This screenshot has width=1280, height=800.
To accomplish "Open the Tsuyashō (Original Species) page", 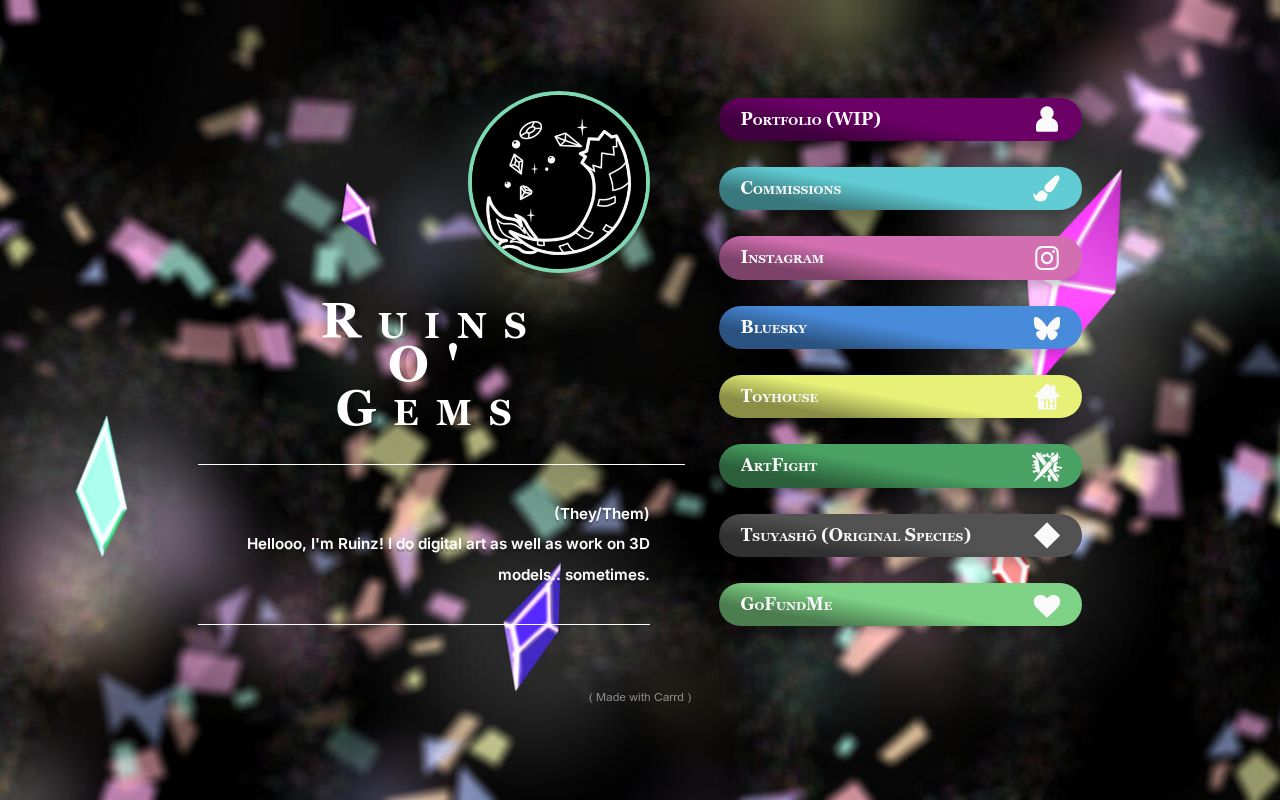I will [x=880, y=535].
